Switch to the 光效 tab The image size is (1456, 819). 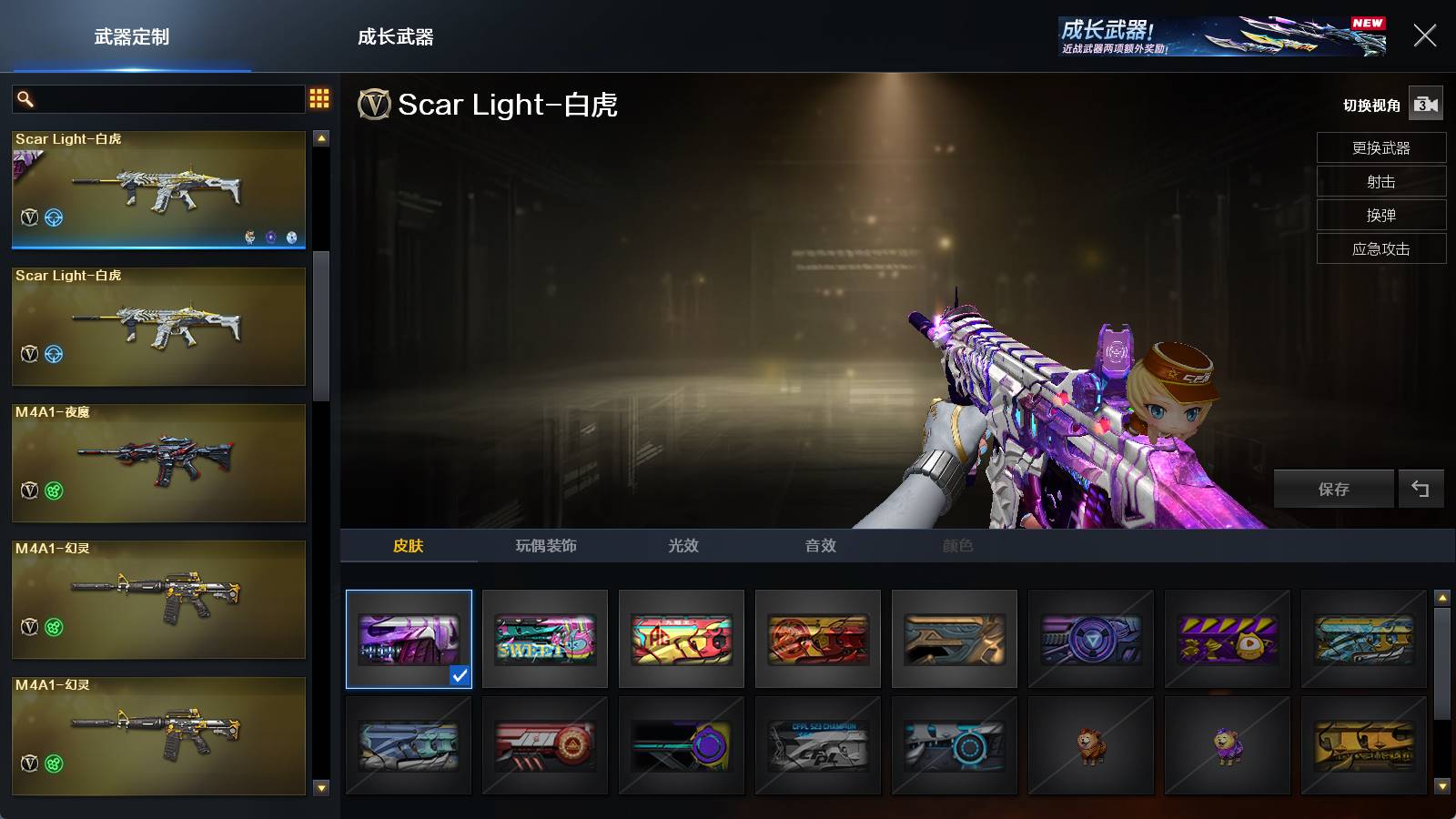coord(683,546)
